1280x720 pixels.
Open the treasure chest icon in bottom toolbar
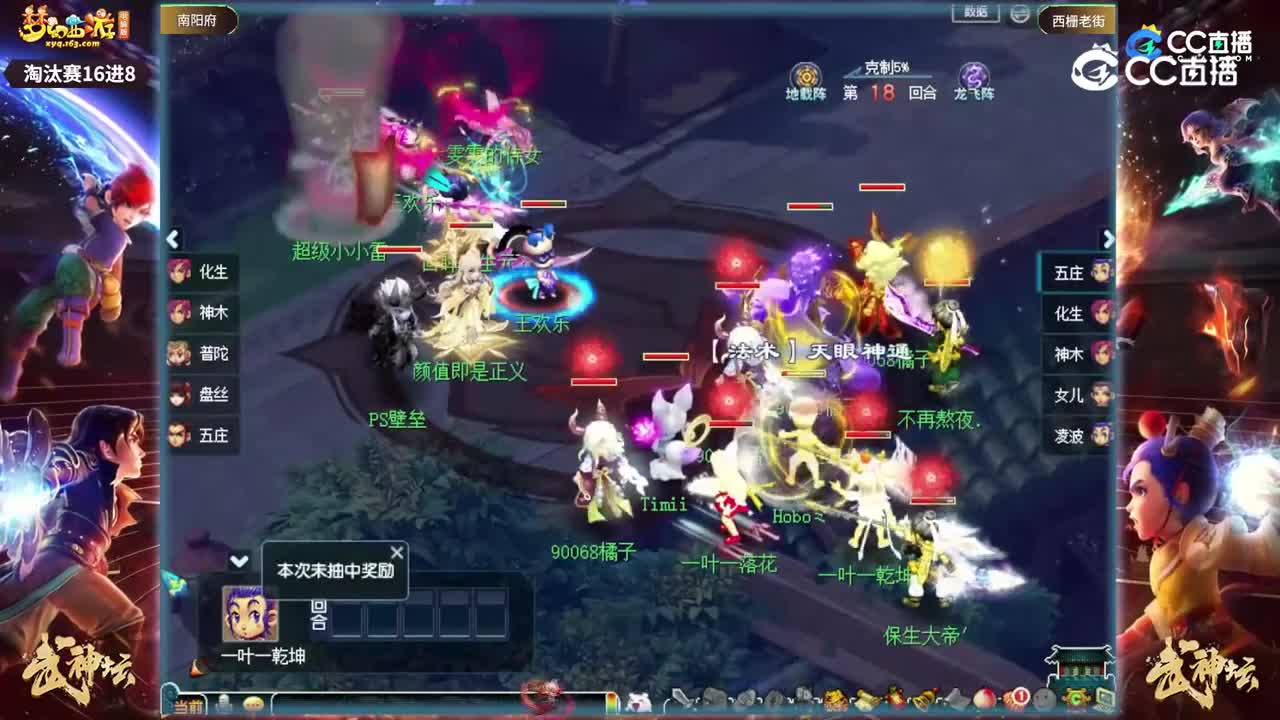click(834, 699)
